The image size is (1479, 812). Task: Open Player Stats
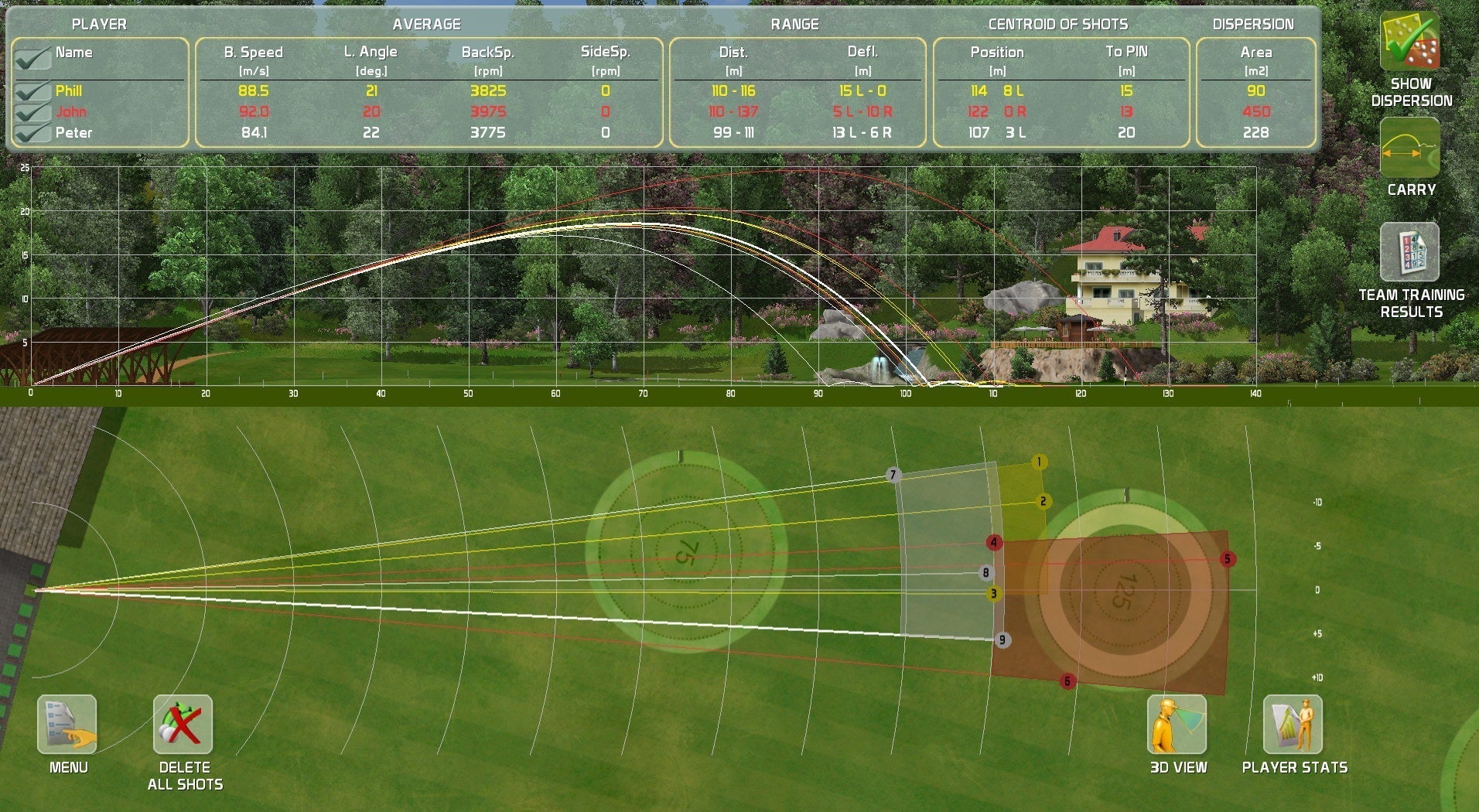(x=1293, y=725)
